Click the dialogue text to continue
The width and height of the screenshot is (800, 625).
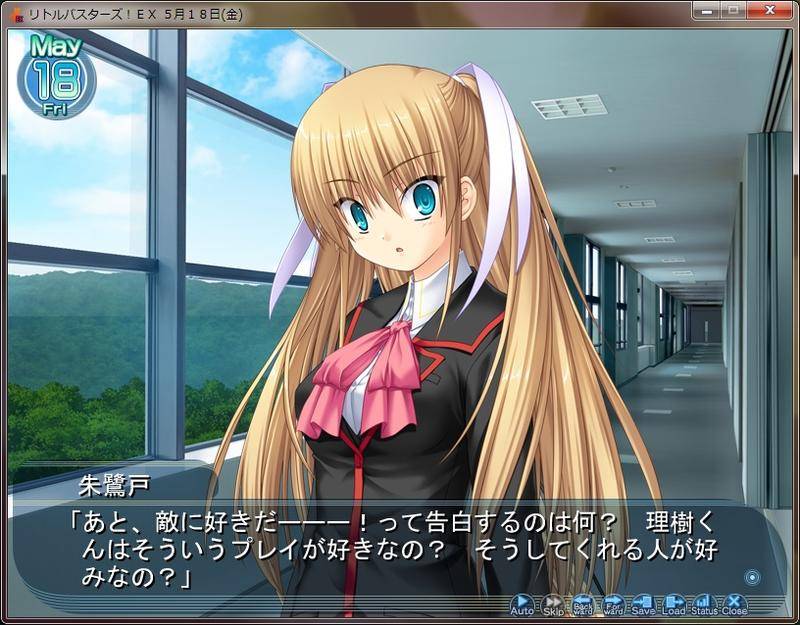coord(400,551)
